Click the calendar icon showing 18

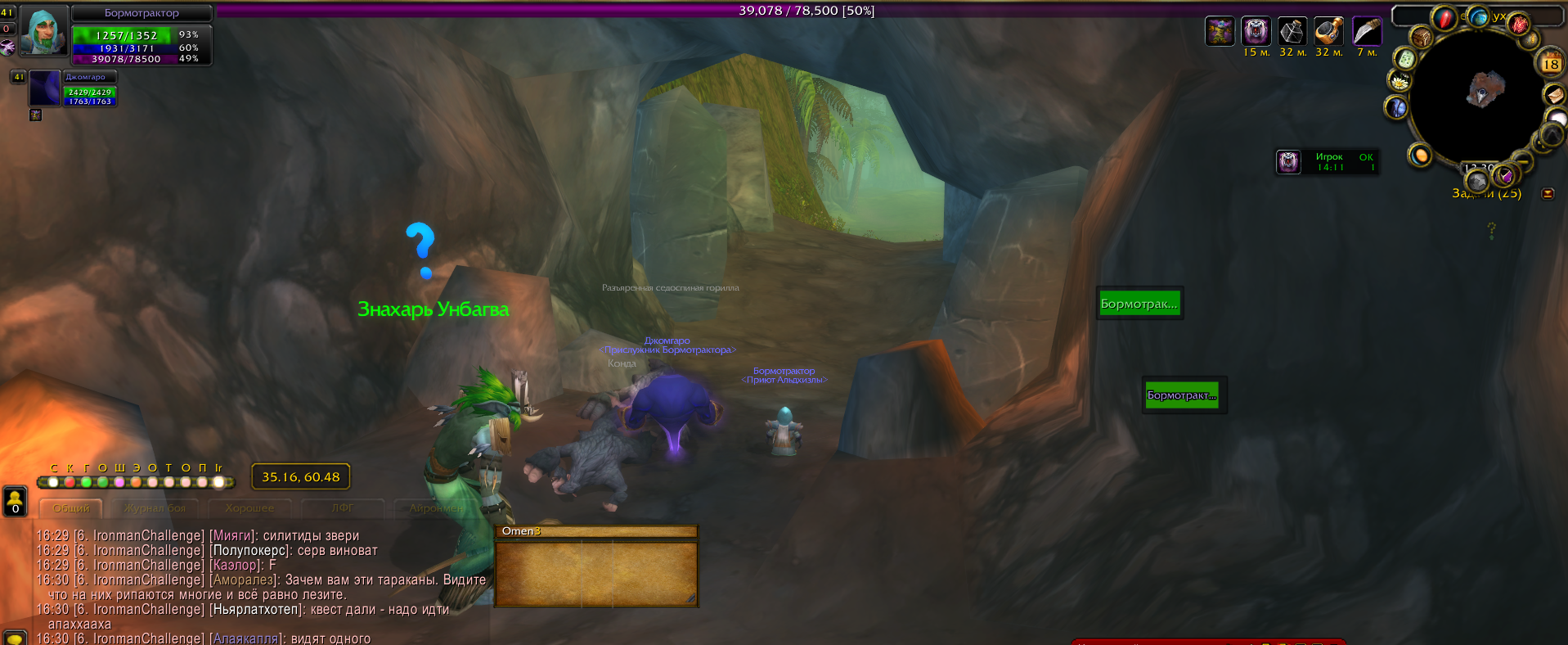[x=1551, y=63]
